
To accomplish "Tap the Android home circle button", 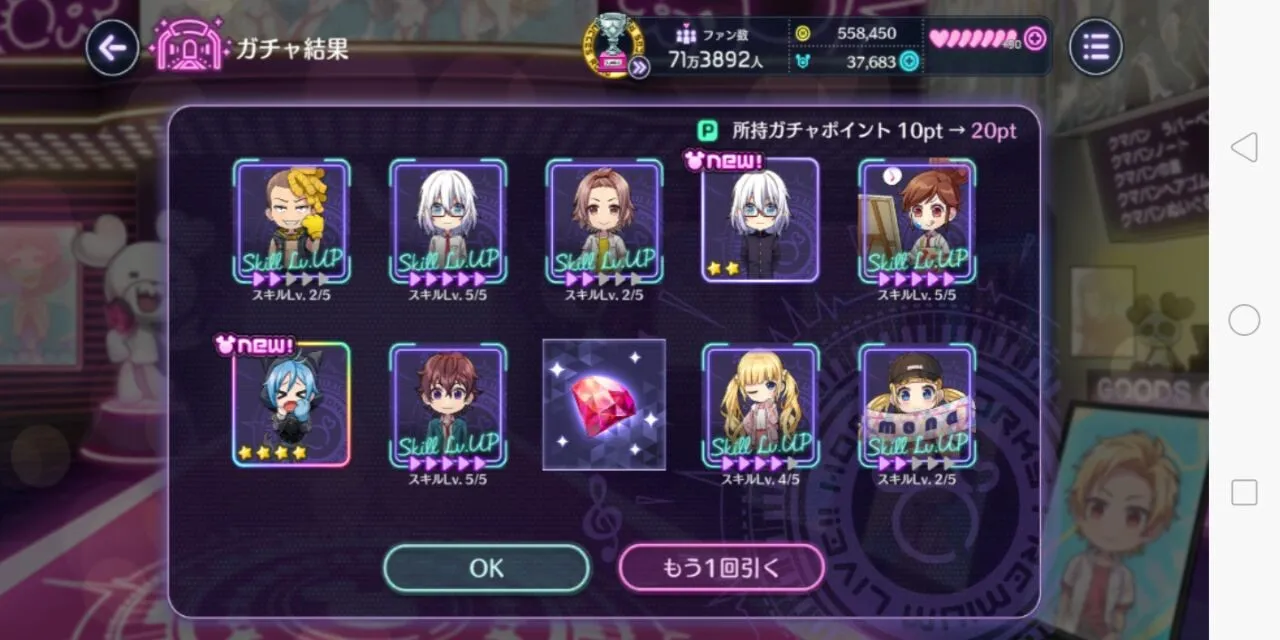I will [1244, 320].
